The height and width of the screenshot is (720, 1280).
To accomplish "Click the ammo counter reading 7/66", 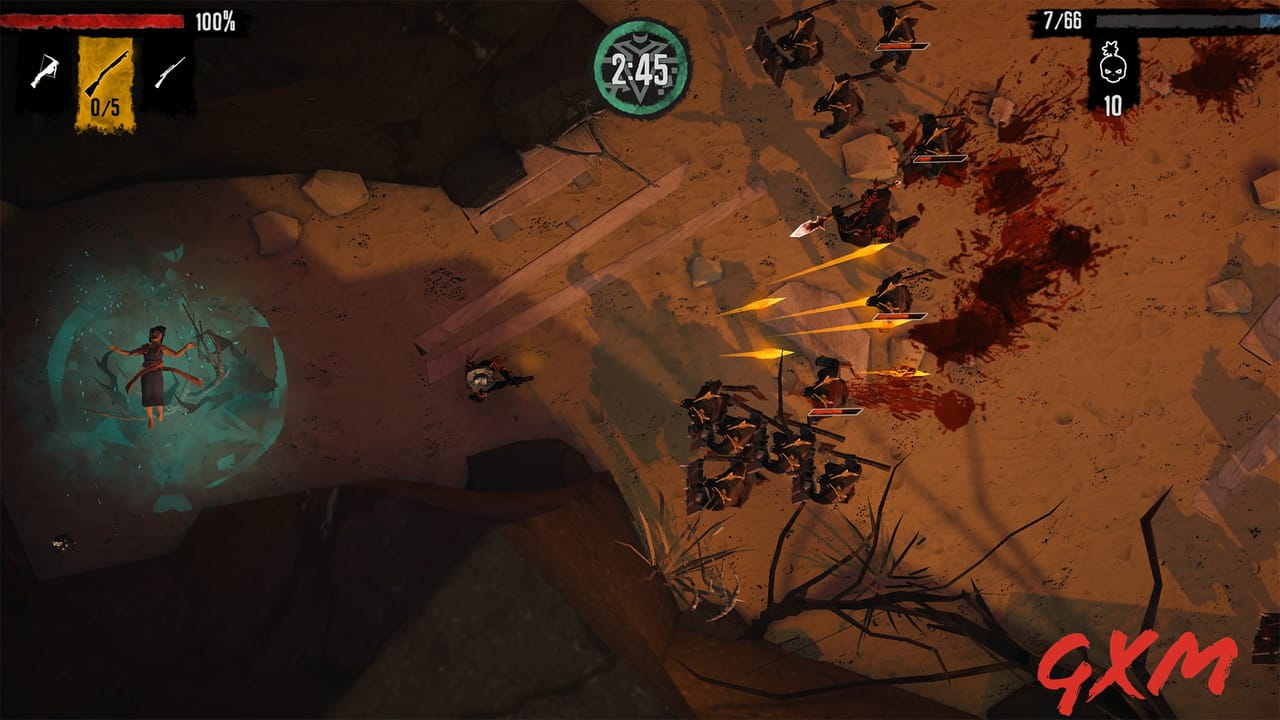I will tap(1063, 19).
